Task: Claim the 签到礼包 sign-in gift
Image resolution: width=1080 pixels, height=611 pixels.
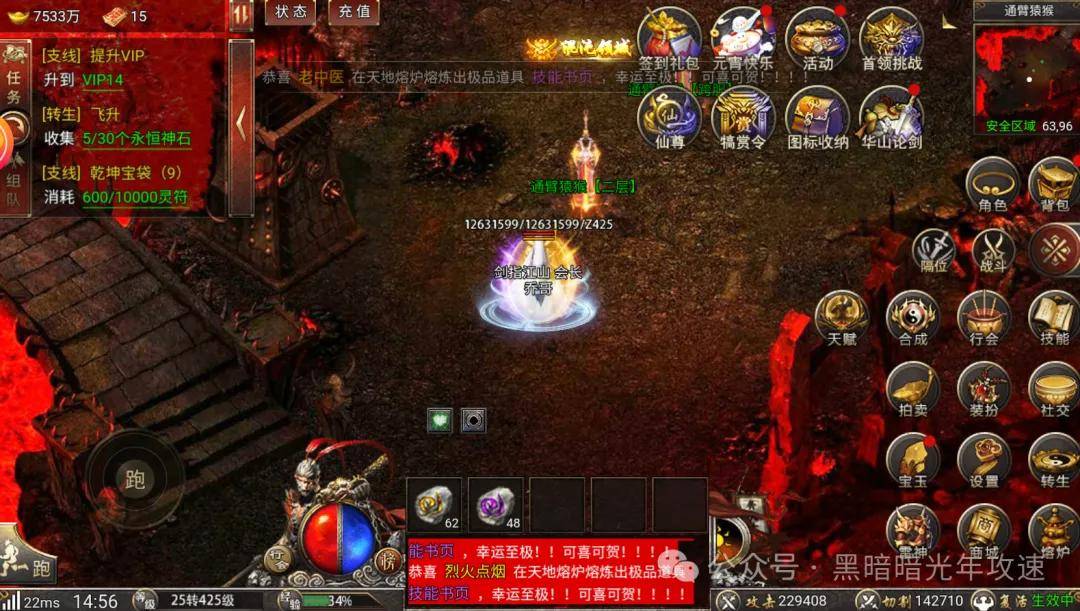Action: (668, 37)
